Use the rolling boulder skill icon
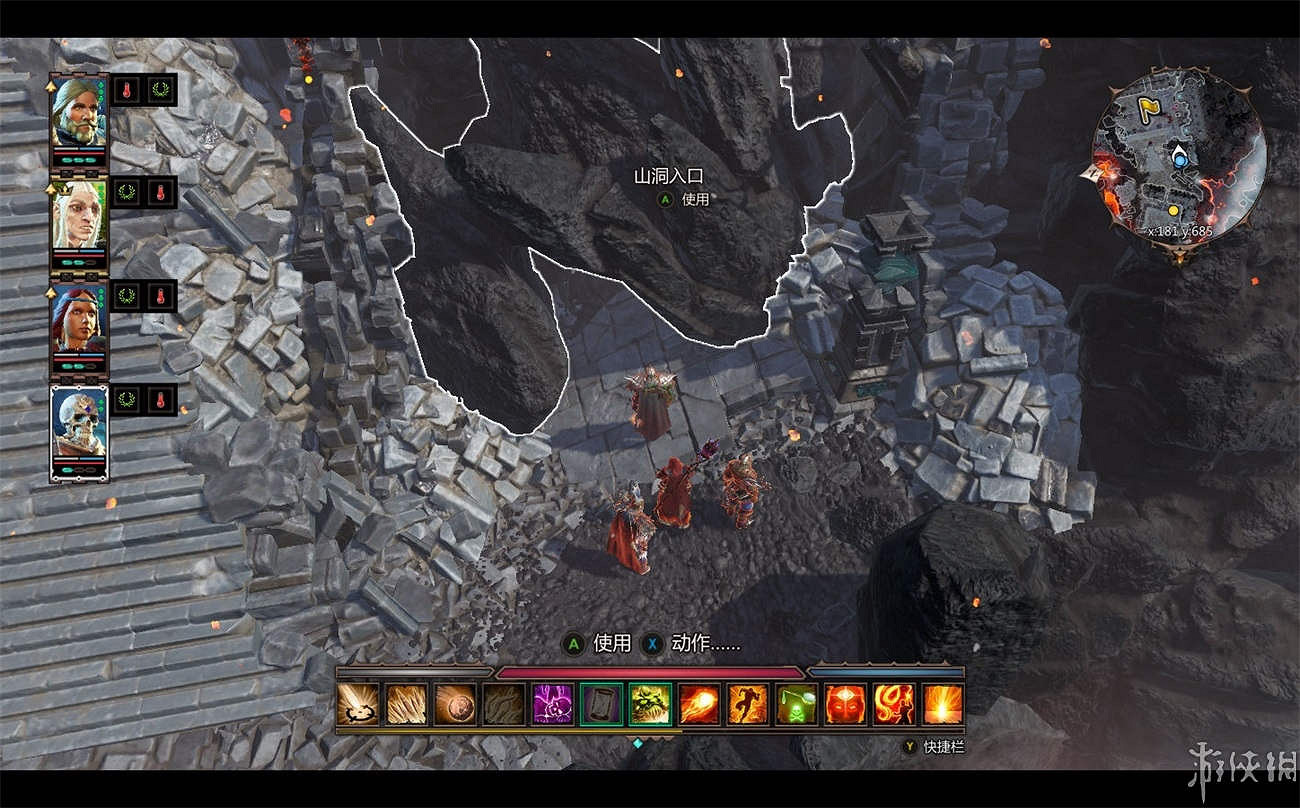Image resolution: width=1300 pixels, height=808 pixels. tap(455, 704)
